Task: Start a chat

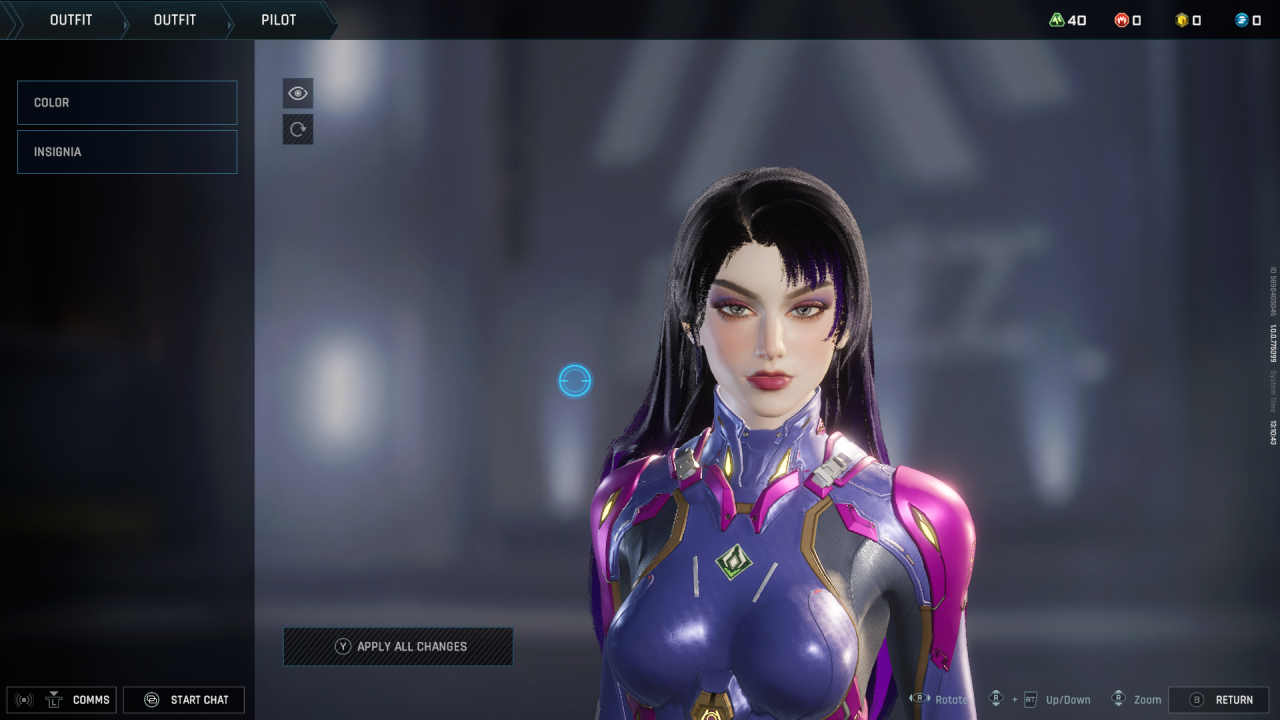Action: click(x=184, y=700)
